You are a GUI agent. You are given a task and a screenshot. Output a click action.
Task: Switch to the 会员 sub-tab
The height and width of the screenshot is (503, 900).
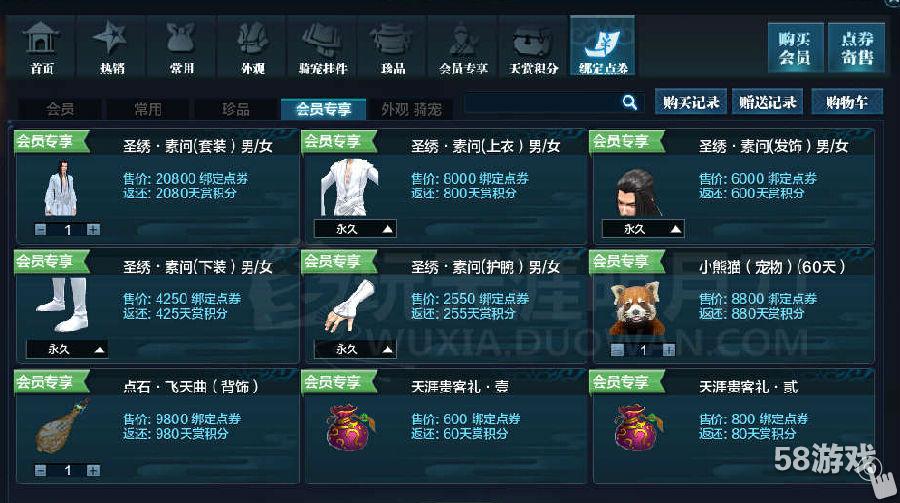pos(60,109)
